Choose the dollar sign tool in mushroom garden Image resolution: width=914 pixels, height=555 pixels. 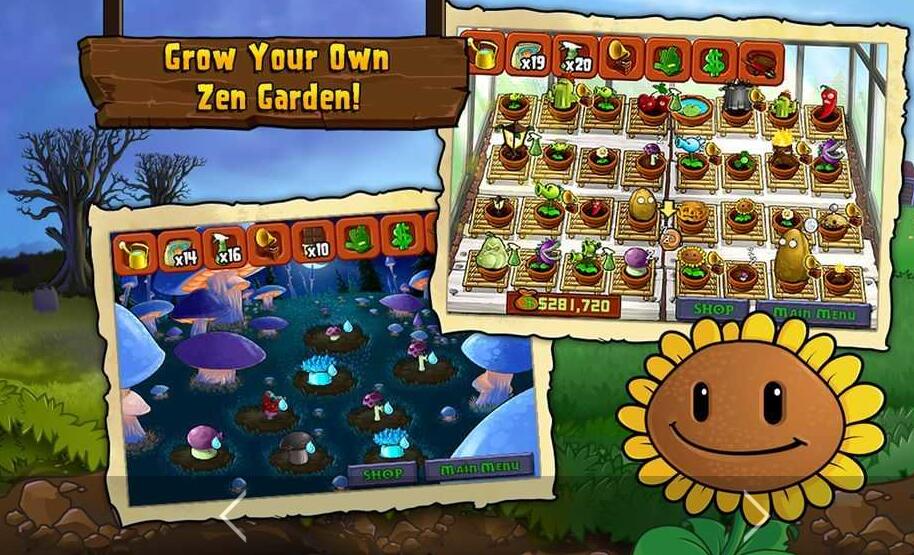401,237
